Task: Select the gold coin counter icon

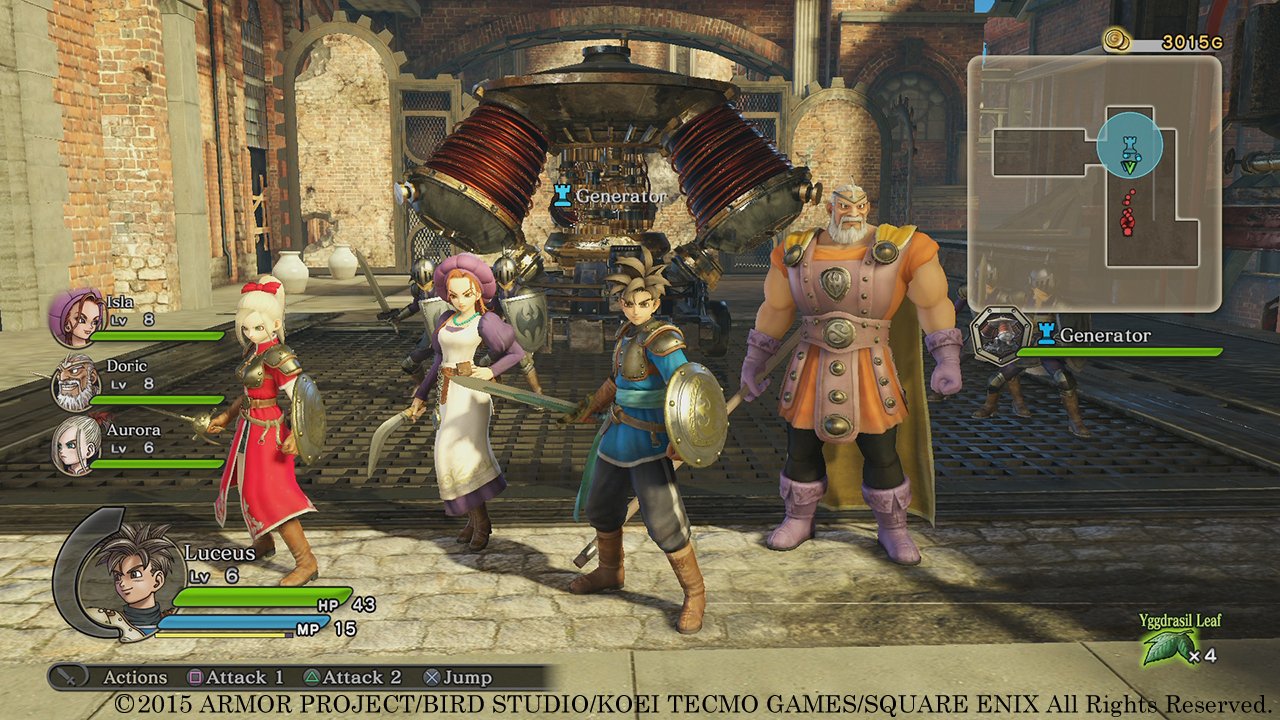Action: (1117, 41)
